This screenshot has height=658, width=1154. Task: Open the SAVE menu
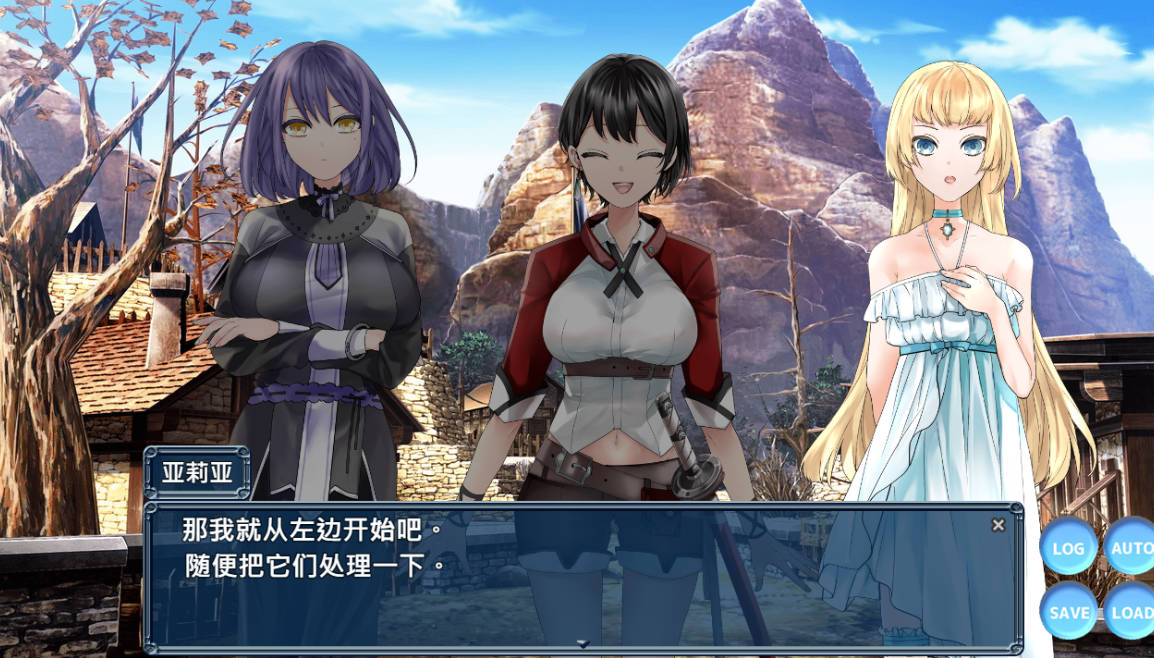tap(1068, 611)
